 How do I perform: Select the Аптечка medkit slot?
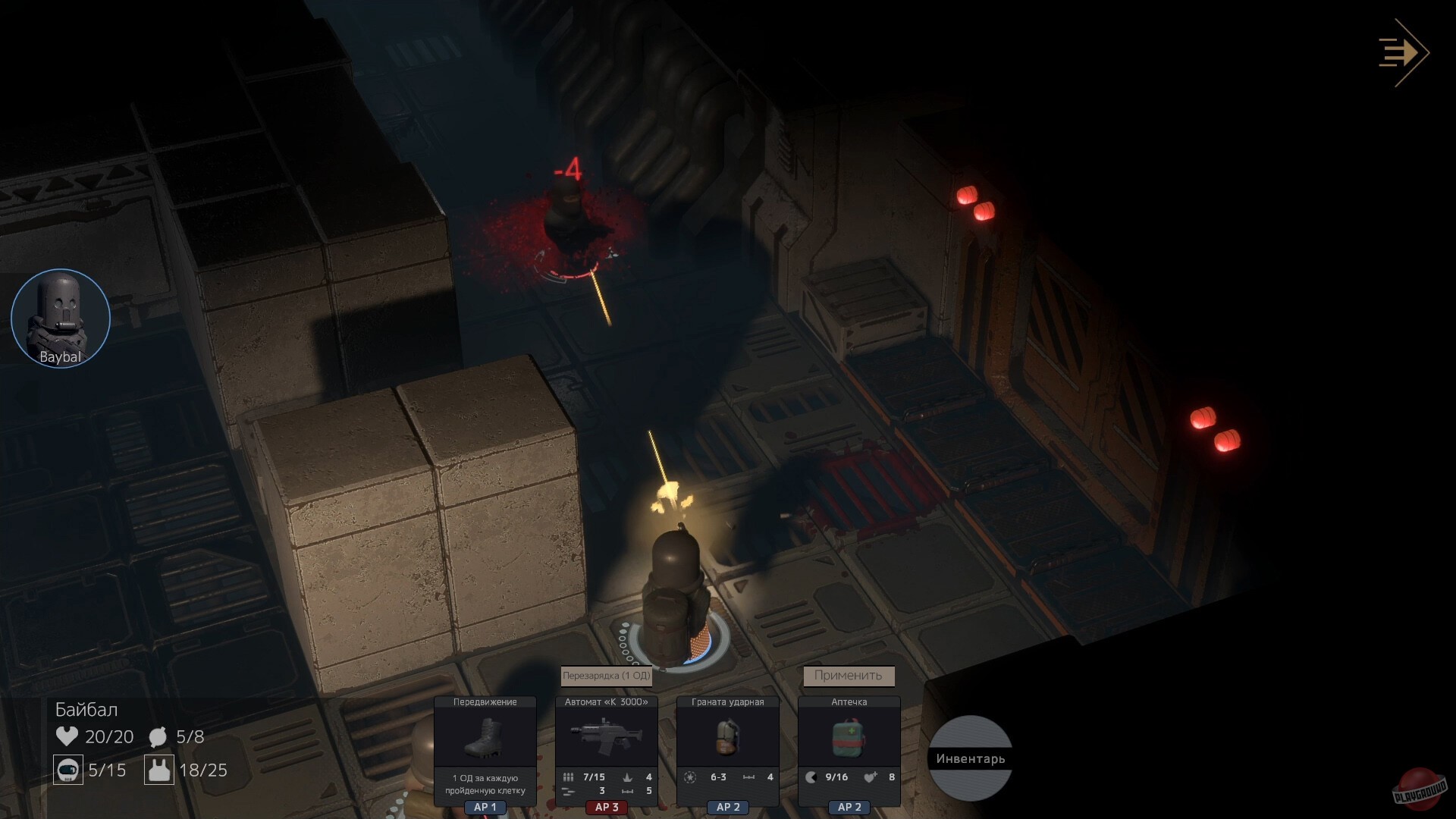(x=849, y=737)
